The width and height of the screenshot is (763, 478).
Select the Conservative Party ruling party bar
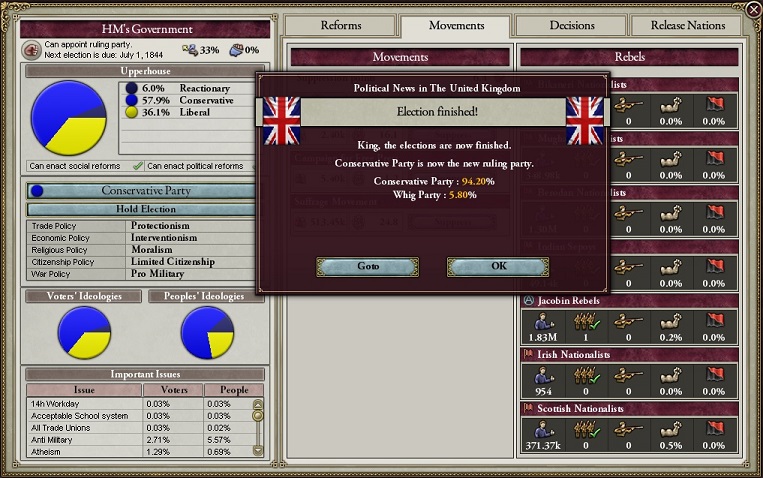(x=146, y=190)
